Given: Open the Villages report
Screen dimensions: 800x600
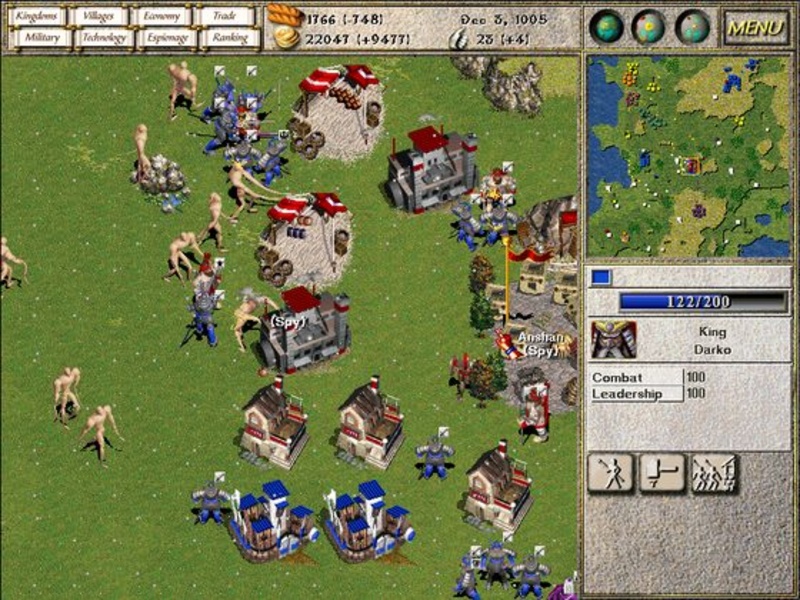Looking at the screenshot, I should (x=100, y=16).
